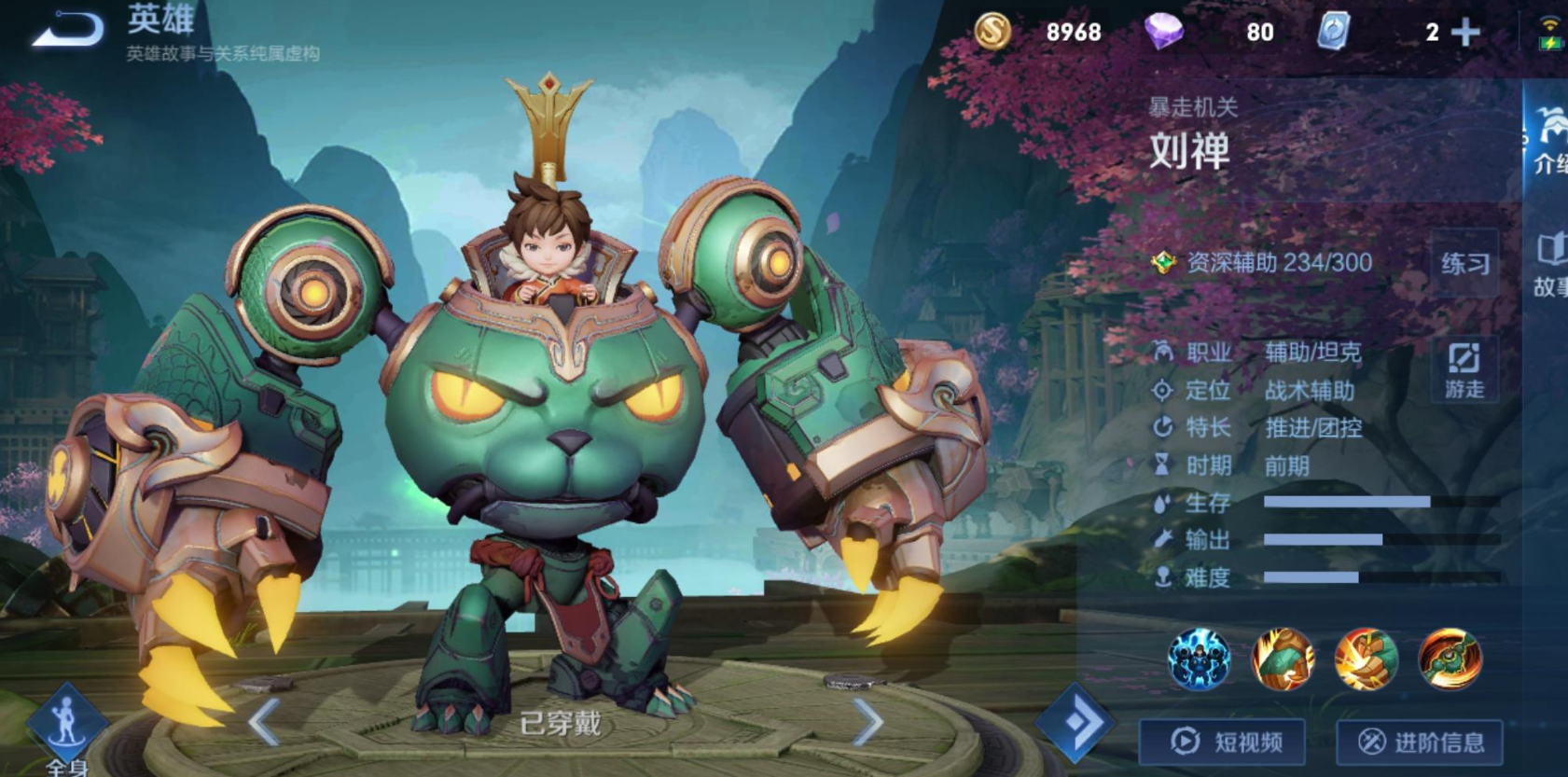Show the next skin with right arrow

(867, 721)
